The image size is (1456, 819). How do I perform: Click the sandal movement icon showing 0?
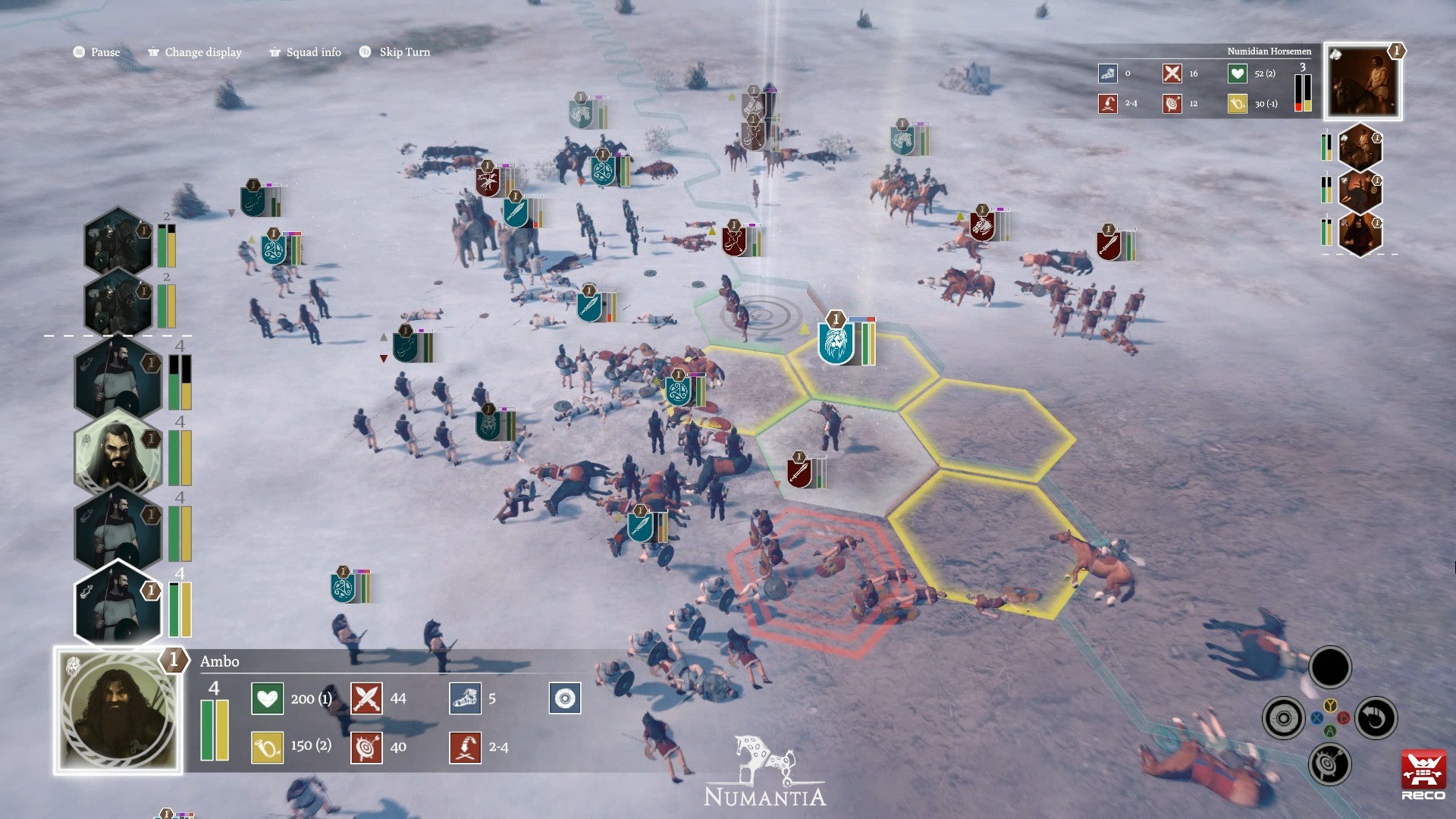tap(1109, 74)
